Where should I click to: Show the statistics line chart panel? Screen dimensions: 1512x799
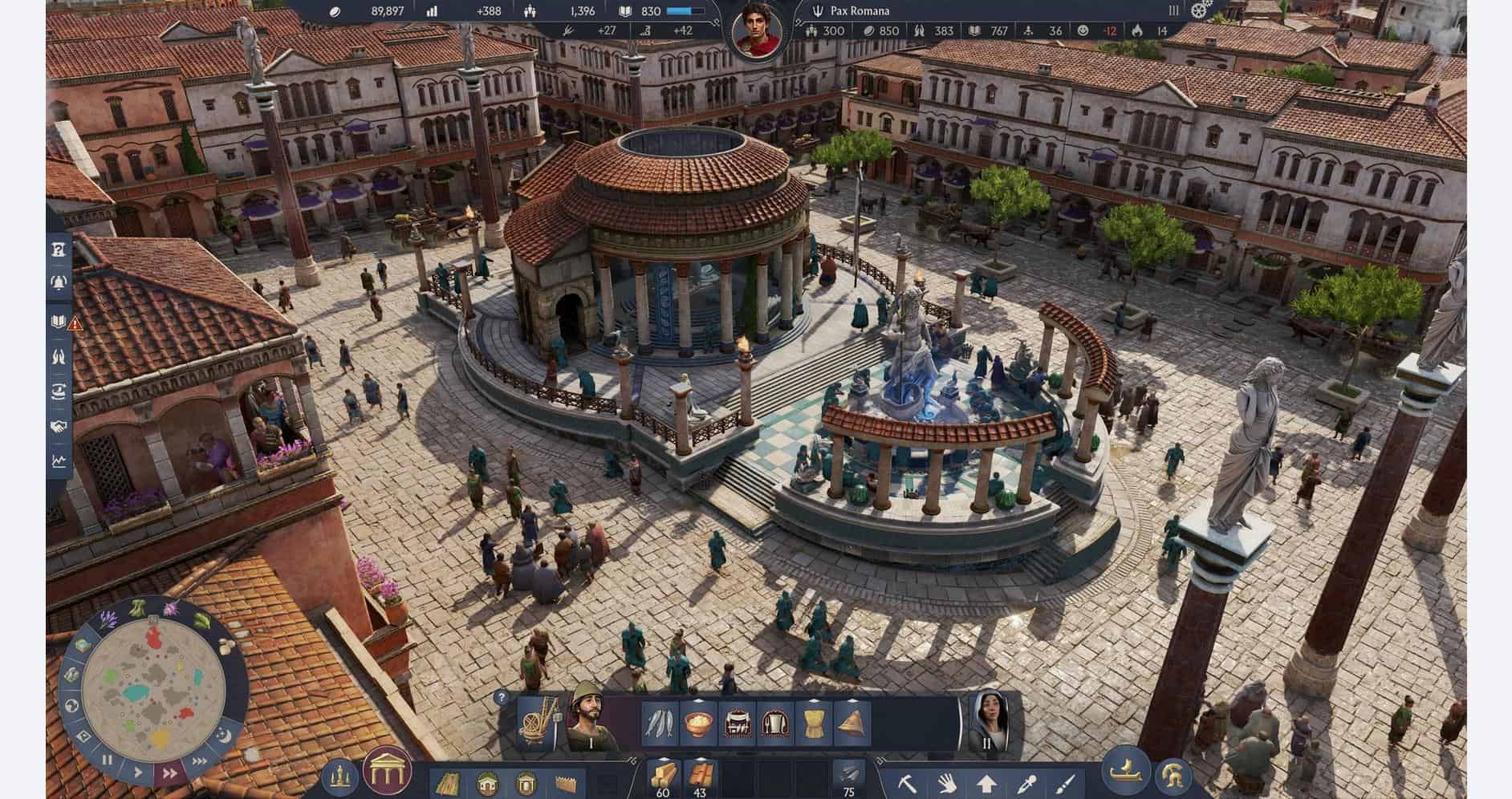(59, 461)
